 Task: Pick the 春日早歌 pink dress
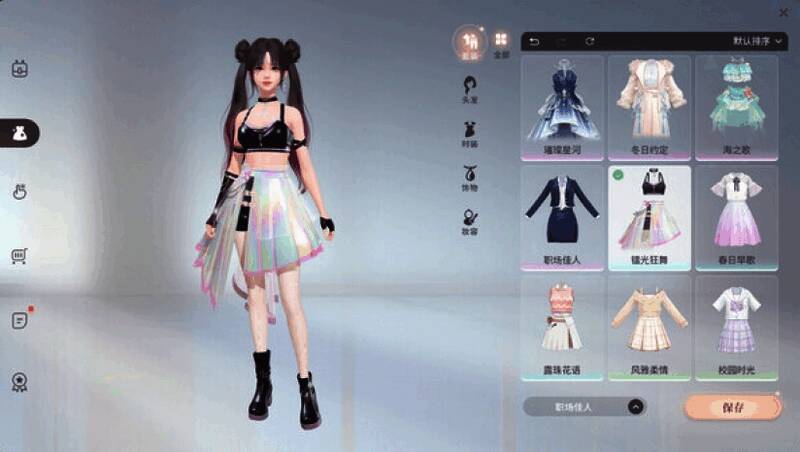[736, 217]
